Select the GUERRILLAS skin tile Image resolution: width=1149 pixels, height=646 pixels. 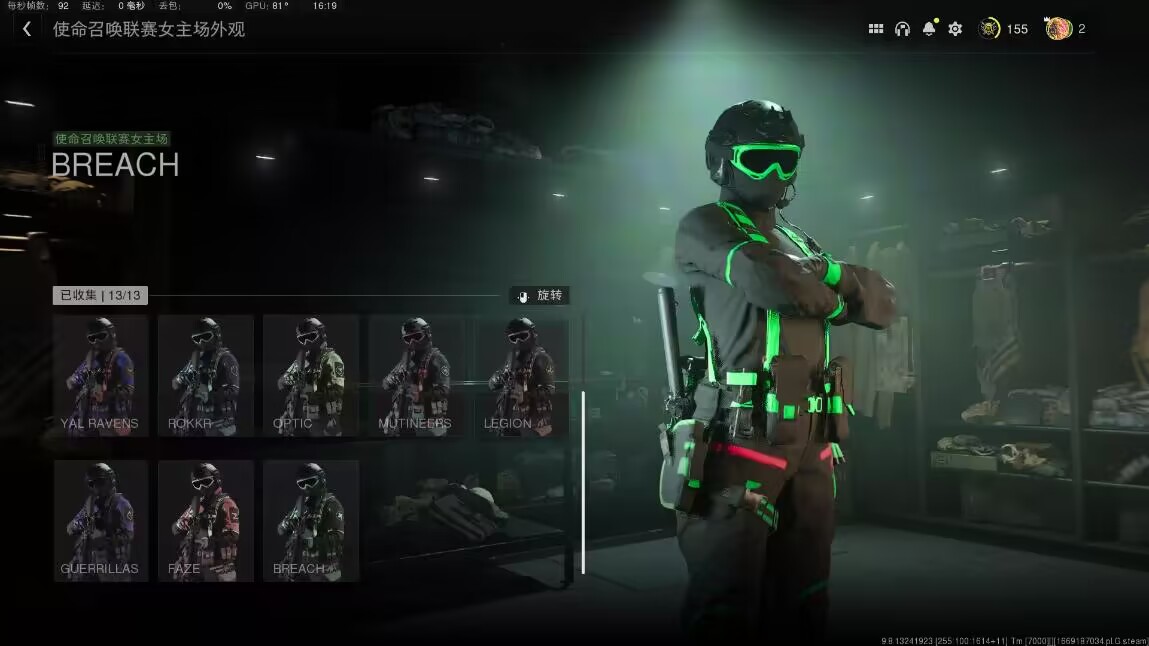(100, 520)
